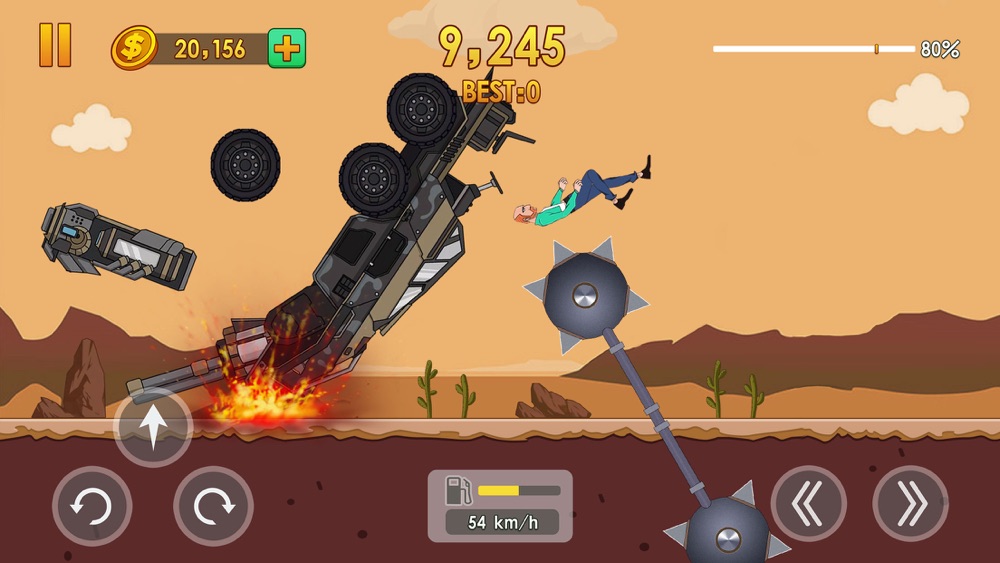The height and width of the screenshot is (563, 1000).
Task: Rotate the vehicle clockwise
Action: [x=213, y=505]
